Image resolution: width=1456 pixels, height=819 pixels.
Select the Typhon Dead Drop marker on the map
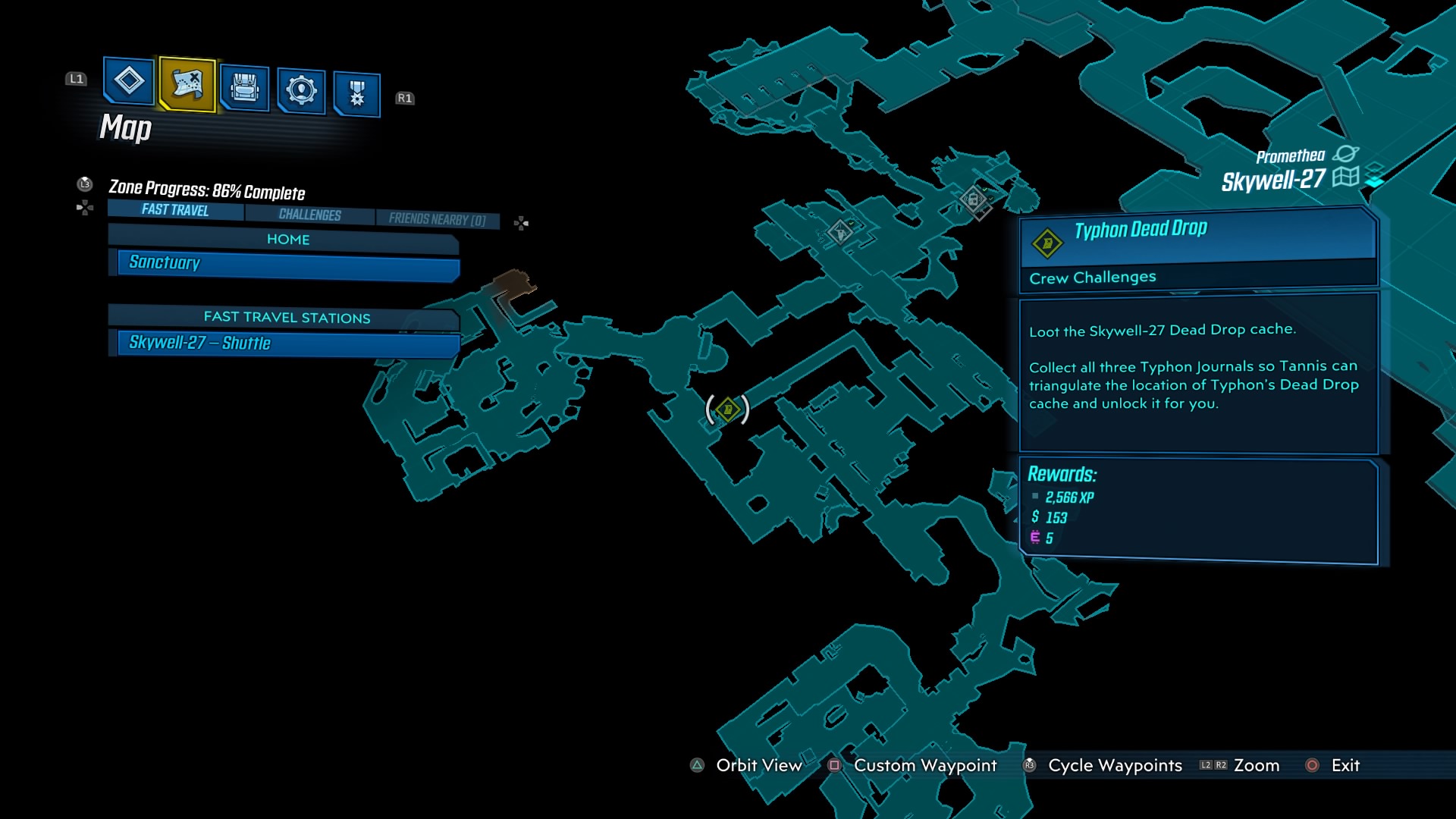726,409
